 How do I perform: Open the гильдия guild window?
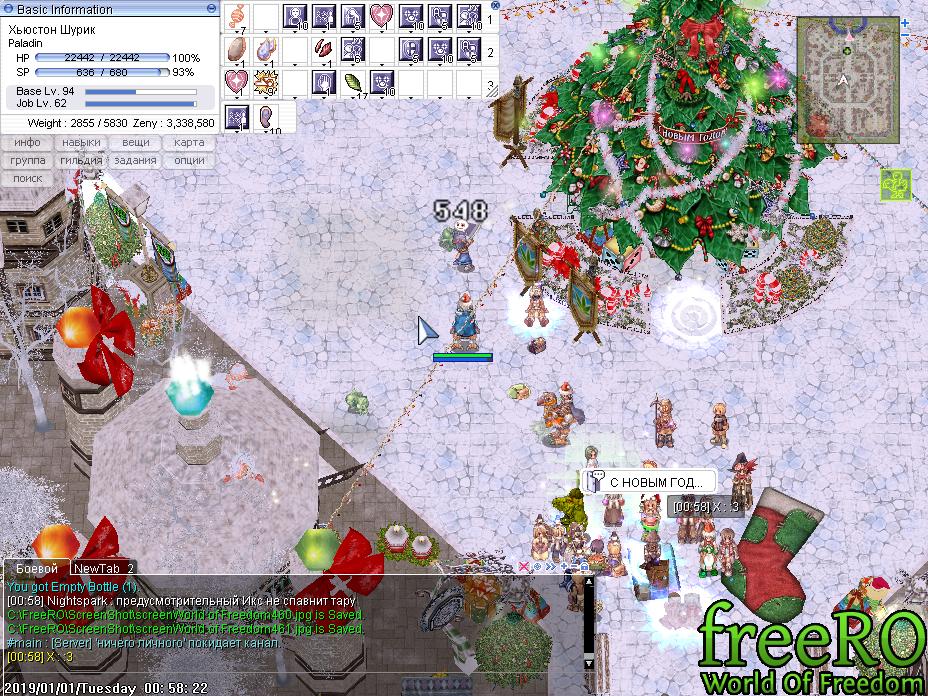[x=81, y=160]
